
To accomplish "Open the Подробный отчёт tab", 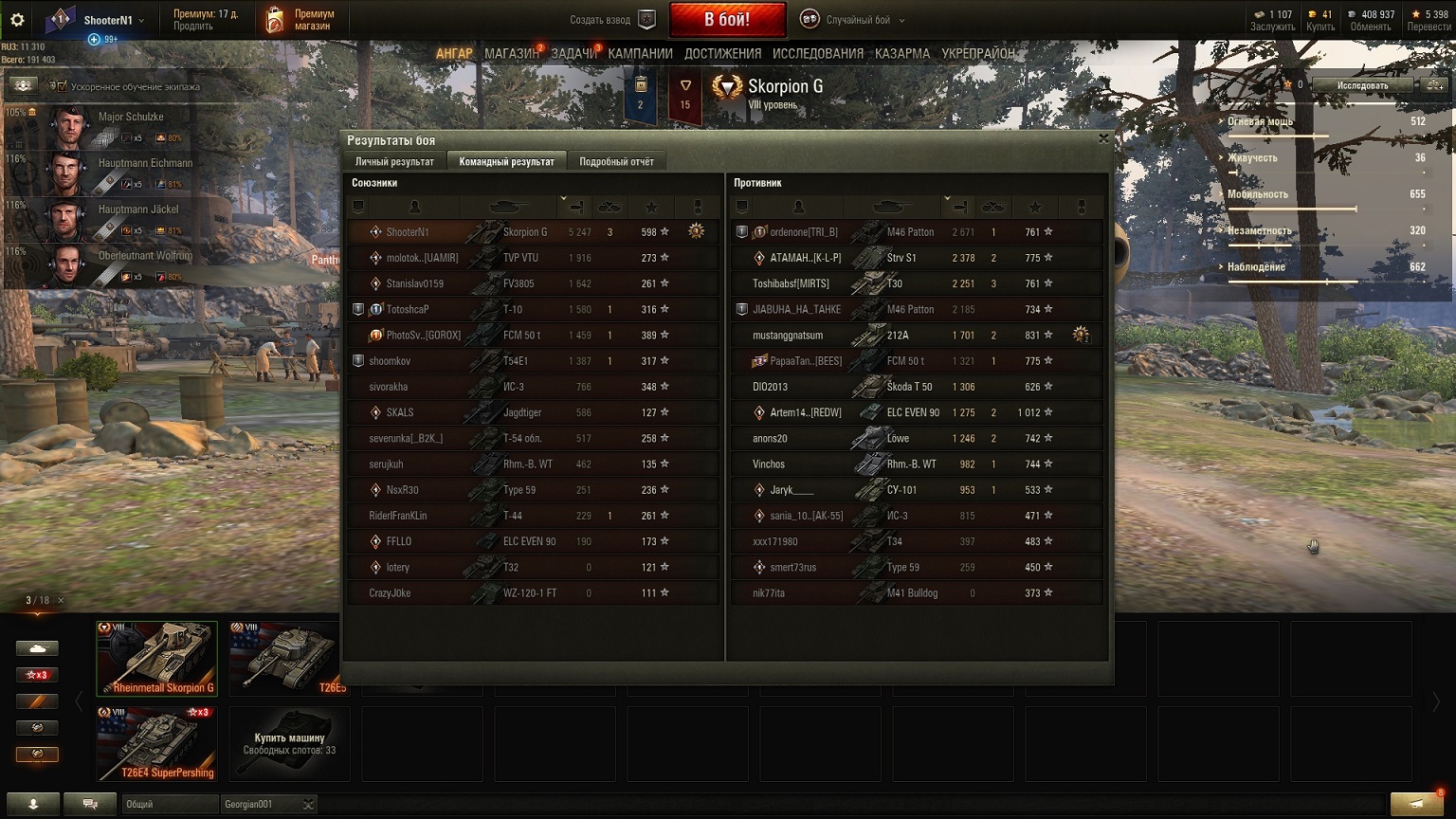I will click(616, 161).
